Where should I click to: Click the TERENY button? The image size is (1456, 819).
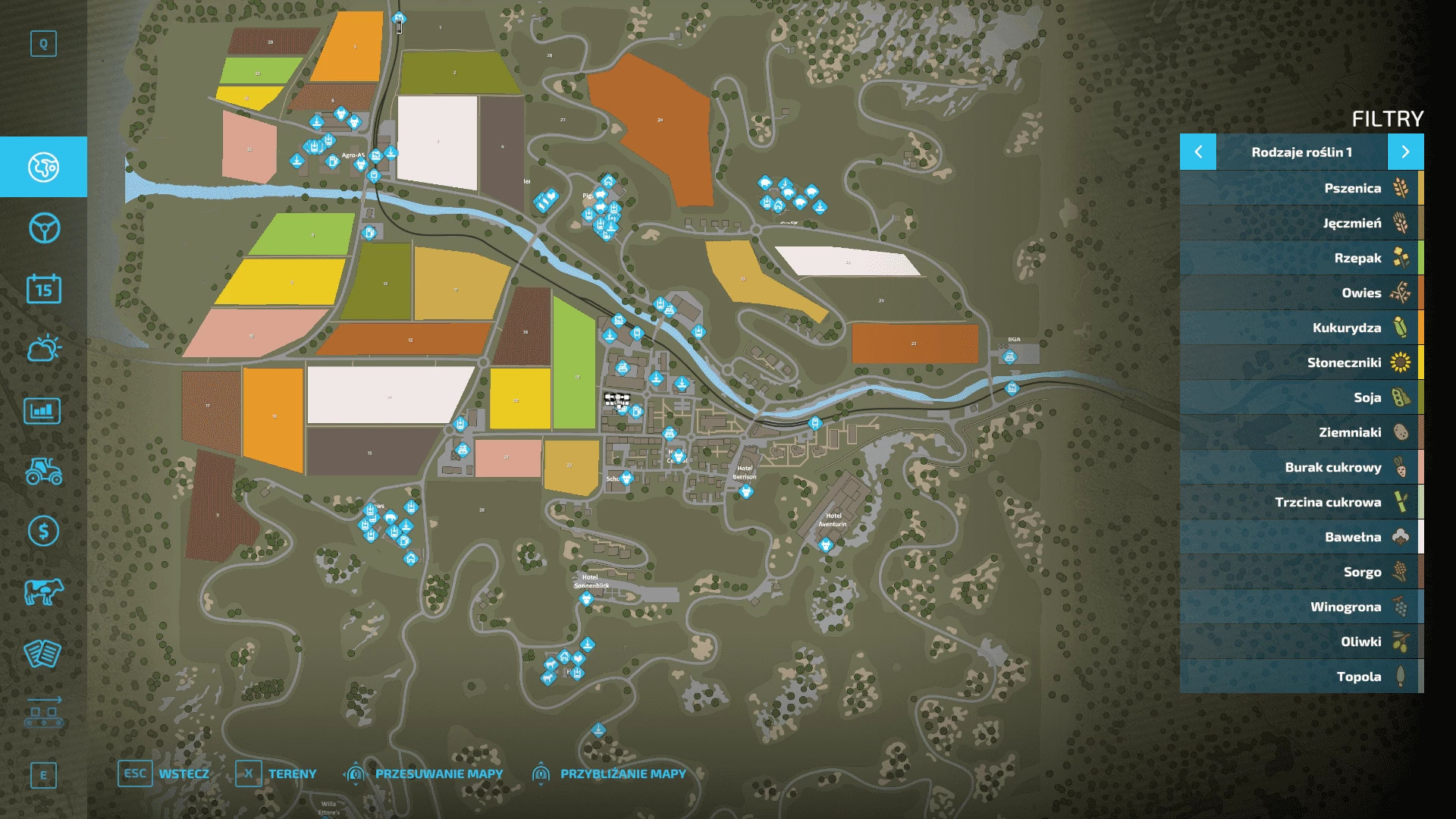point(276,773)
